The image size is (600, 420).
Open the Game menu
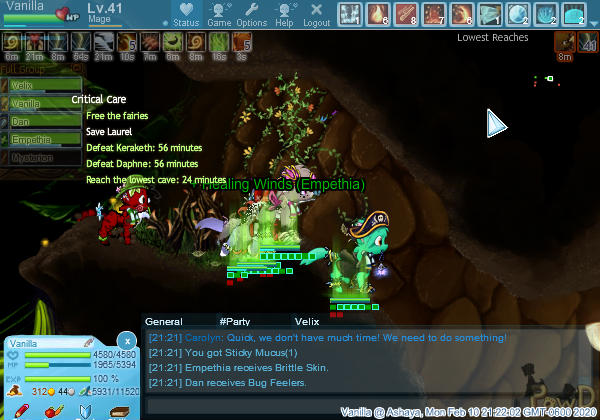click(x=219, y=15)
